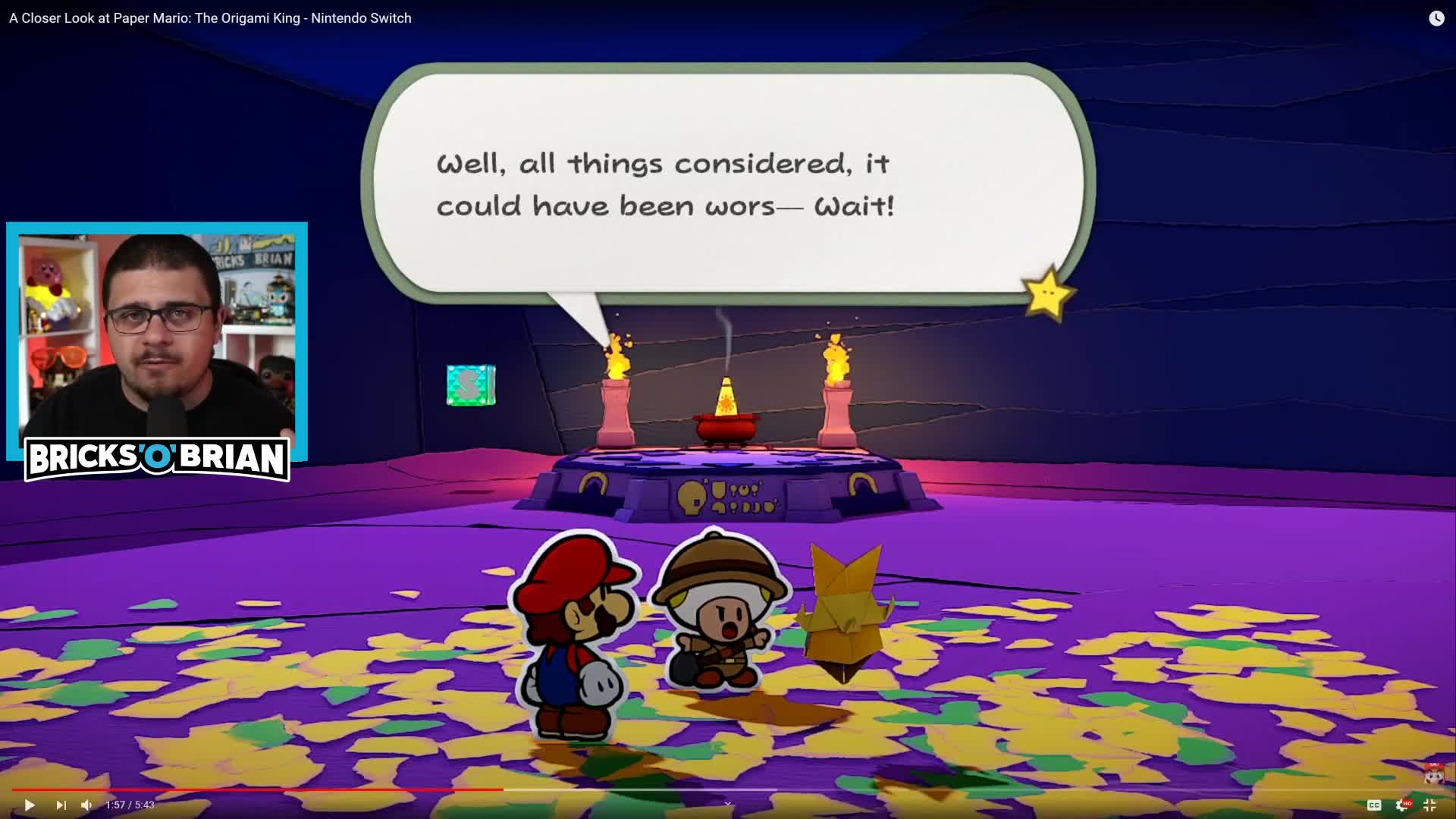The width and height of the screenshot is (1456, 819).
Task: Save video to Watch Later clock icon
Action: coord(1438,18)
